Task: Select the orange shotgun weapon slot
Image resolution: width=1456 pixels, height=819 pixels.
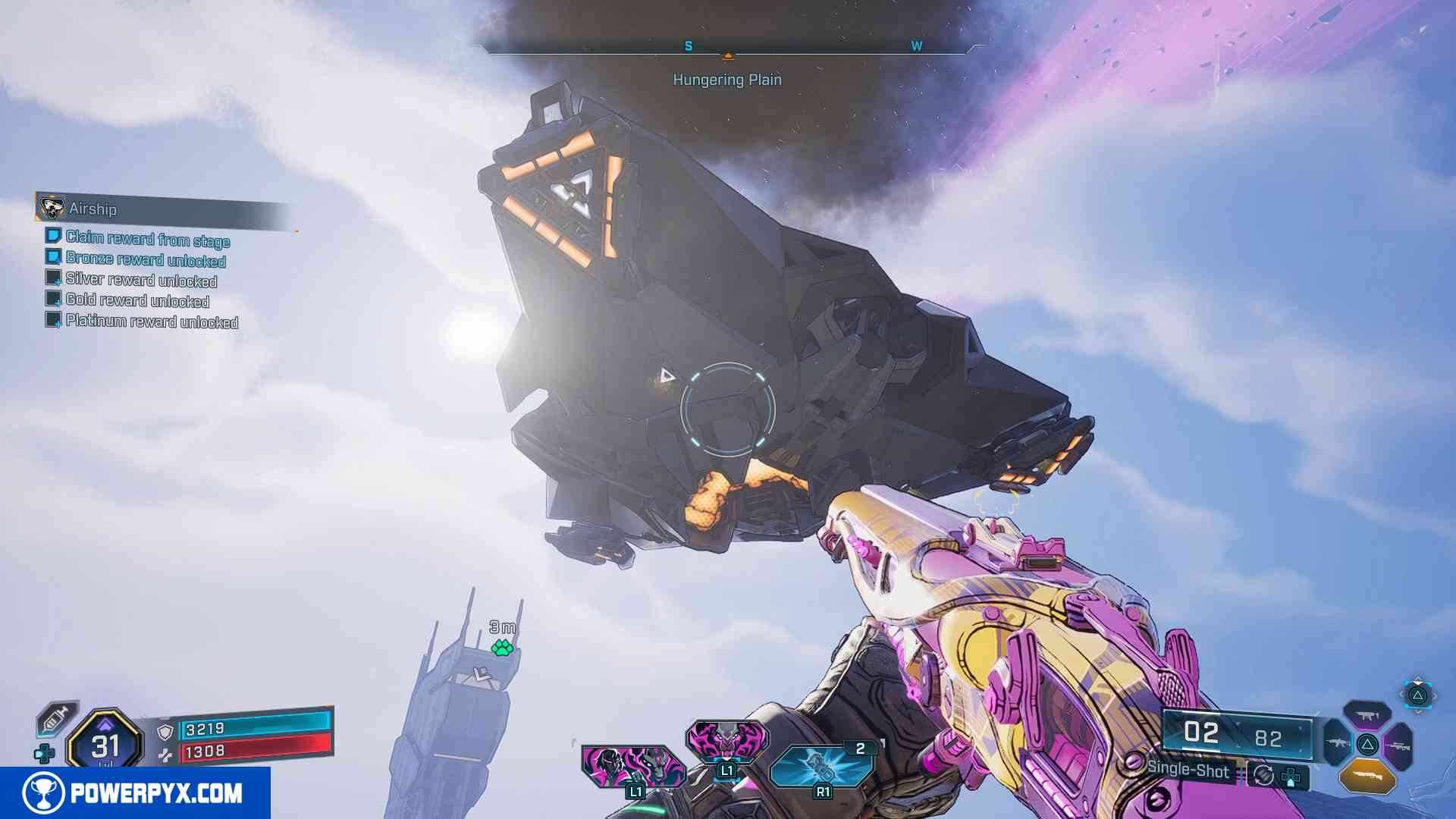Action: [x=1367, y=776]
